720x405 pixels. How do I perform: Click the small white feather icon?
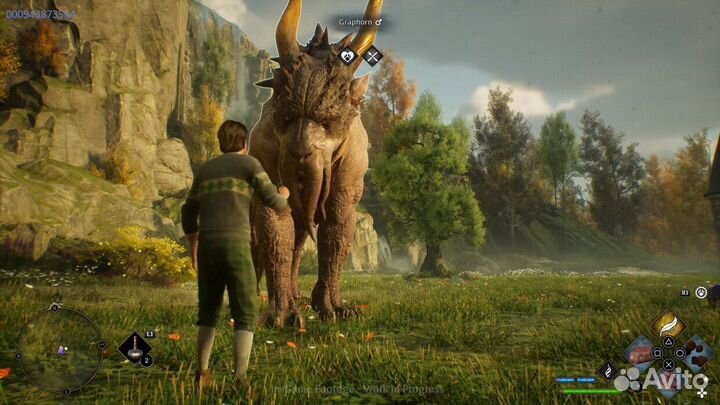(606, 369)
